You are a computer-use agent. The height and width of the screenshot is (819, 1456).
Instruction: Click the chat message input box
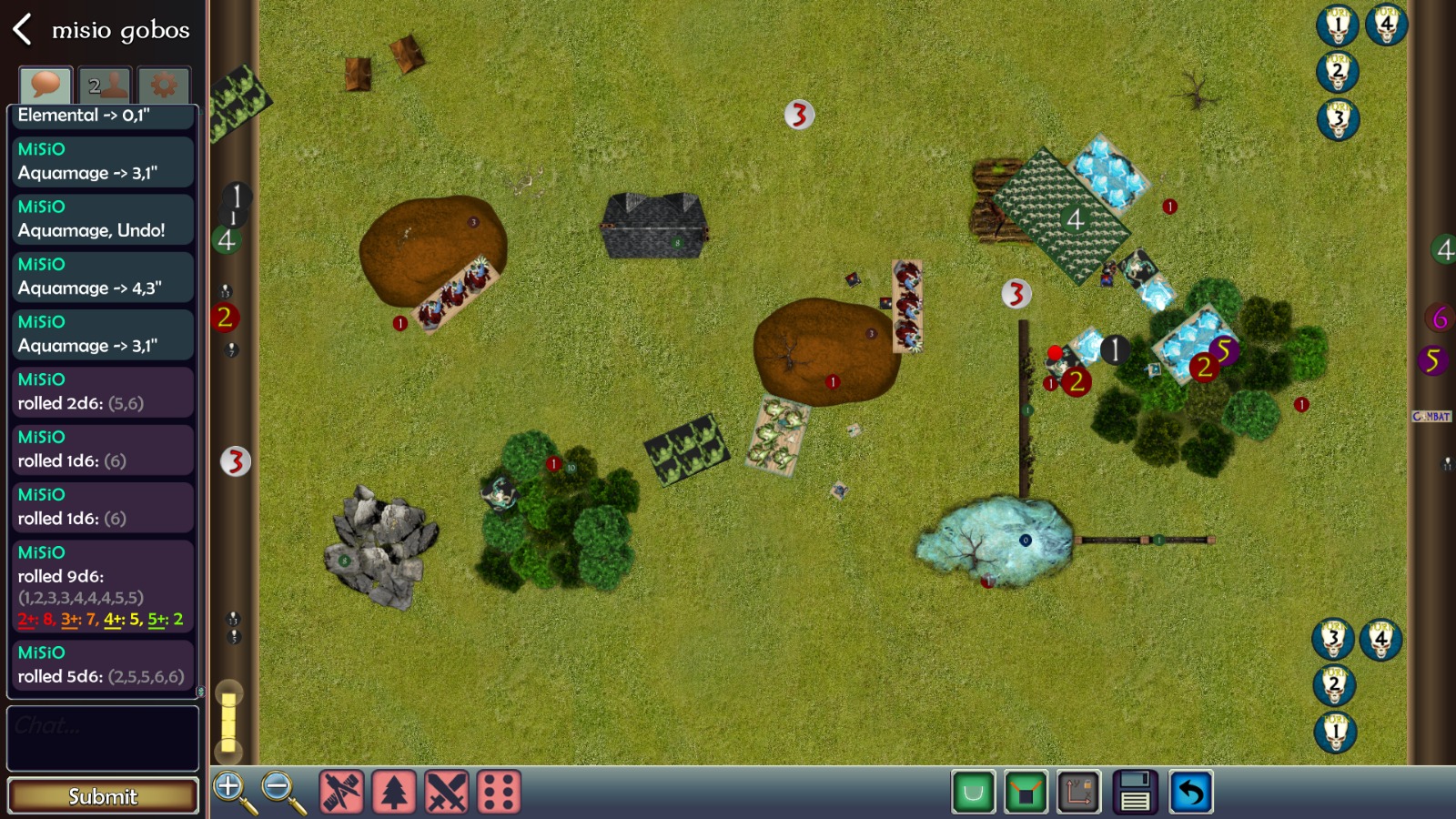coord(102,738)
